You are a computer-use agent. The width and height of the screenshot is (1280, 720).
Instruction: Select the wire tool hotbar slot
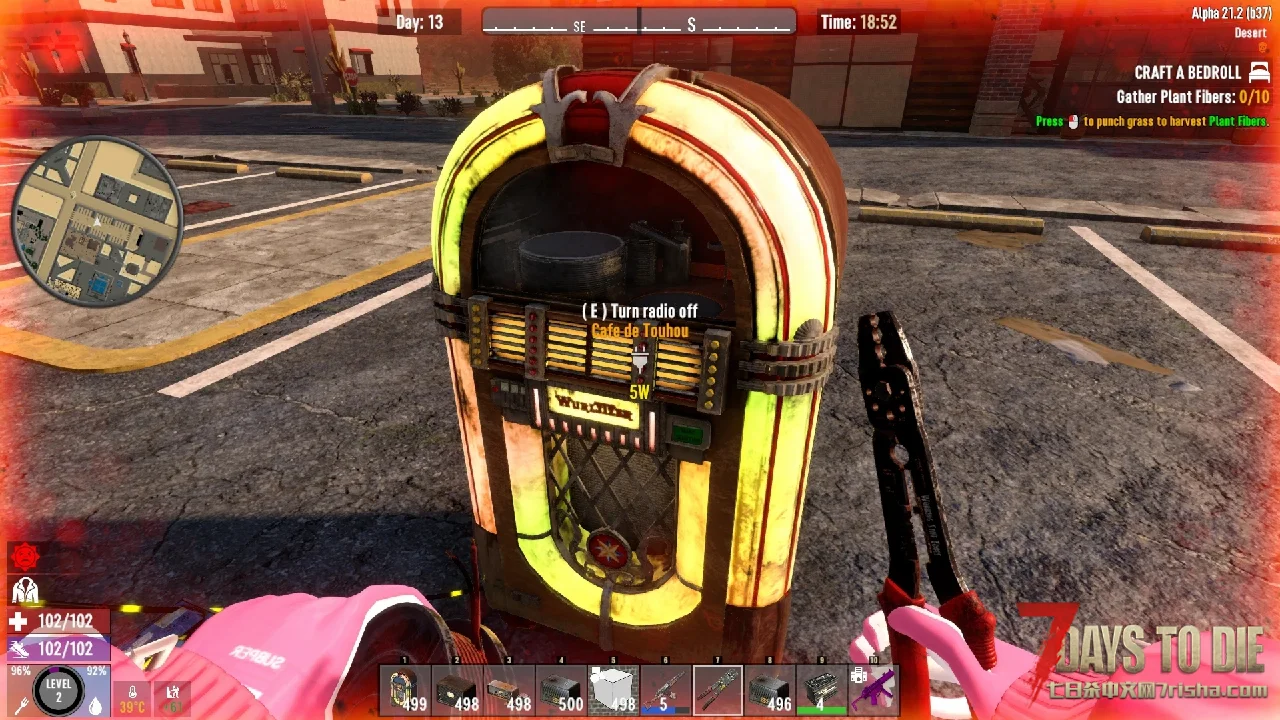[718, 691]
